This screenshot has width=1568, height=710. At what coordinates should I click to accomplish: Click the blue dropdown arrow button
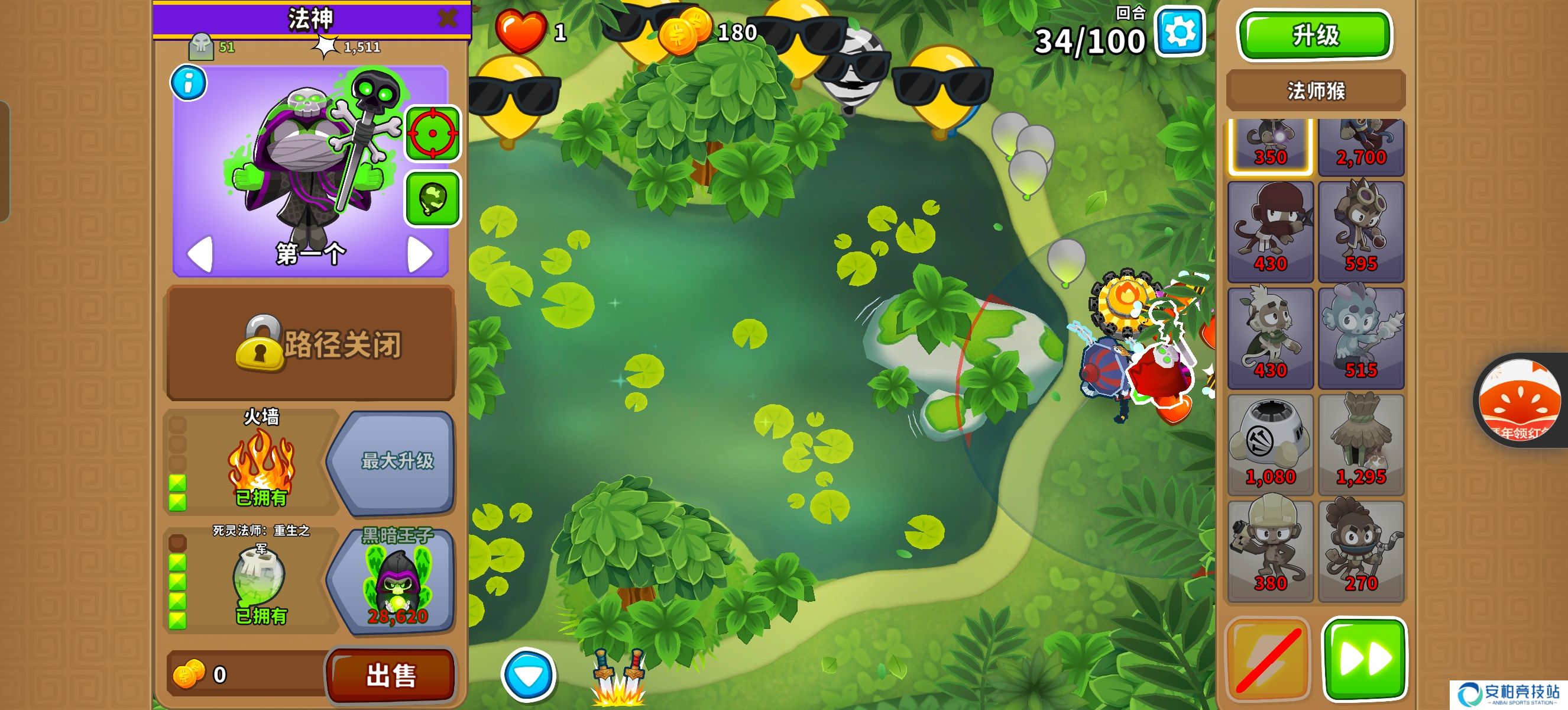pyautogui.click(x=528, y=675)
